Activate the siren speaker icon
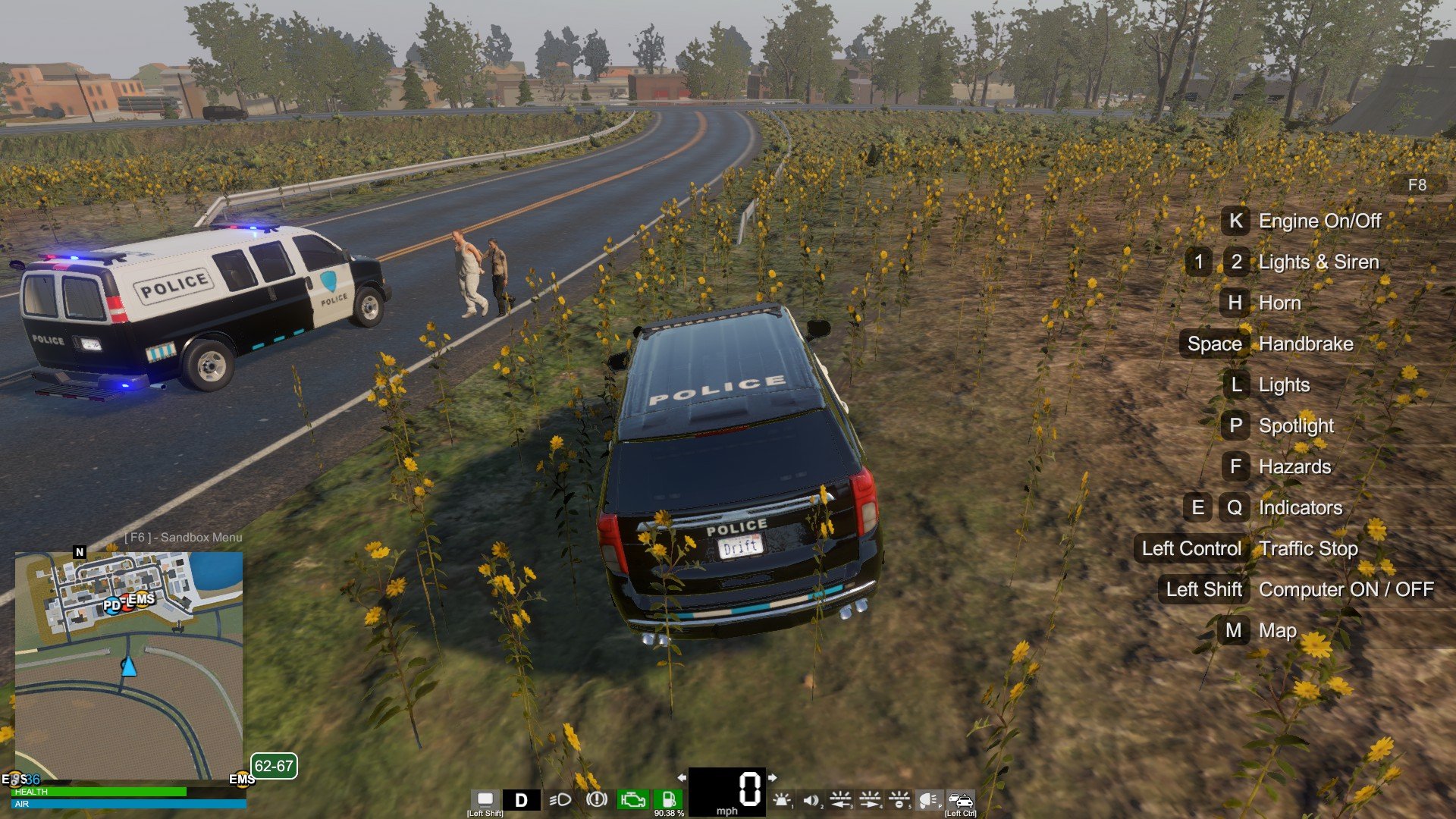 [x=811, y=800]
